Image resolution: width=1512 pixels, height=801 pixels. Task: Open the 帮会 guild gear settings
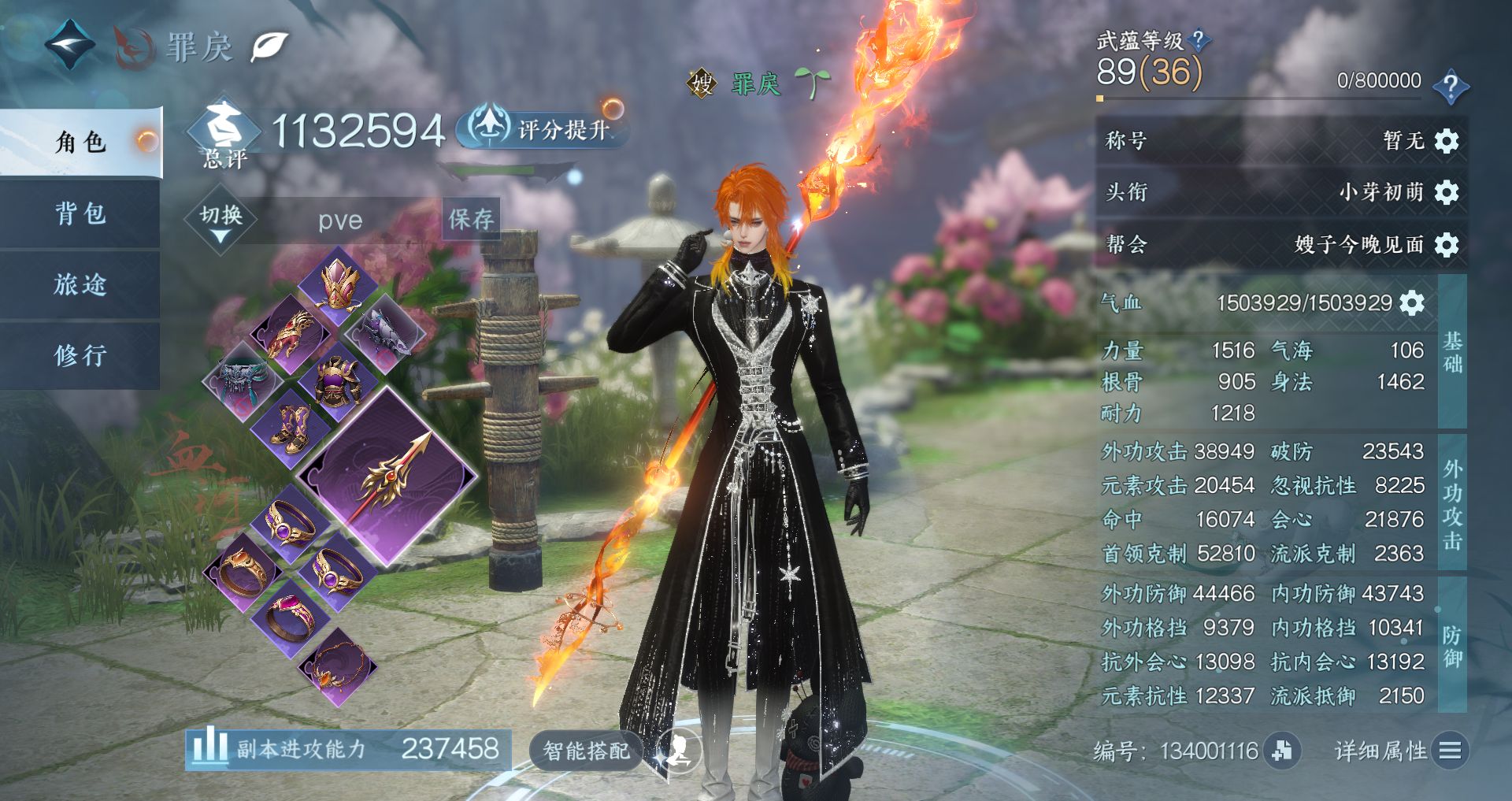(1447, 245)
